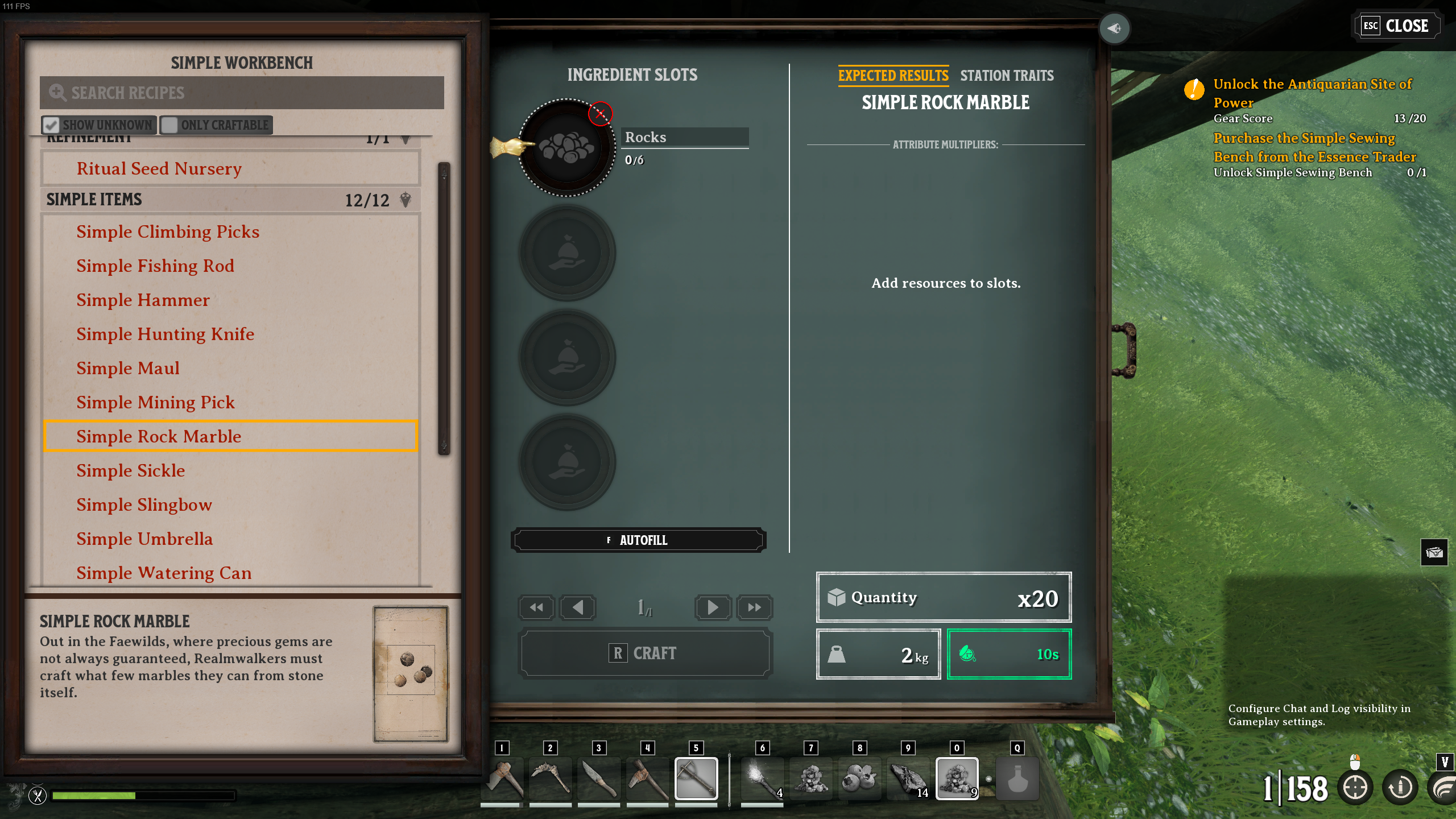The width and height of the screenshot is (1456, 819).
Task: Choose the Simple Climbing Picks recipe
Action: [x=168, y=232]
